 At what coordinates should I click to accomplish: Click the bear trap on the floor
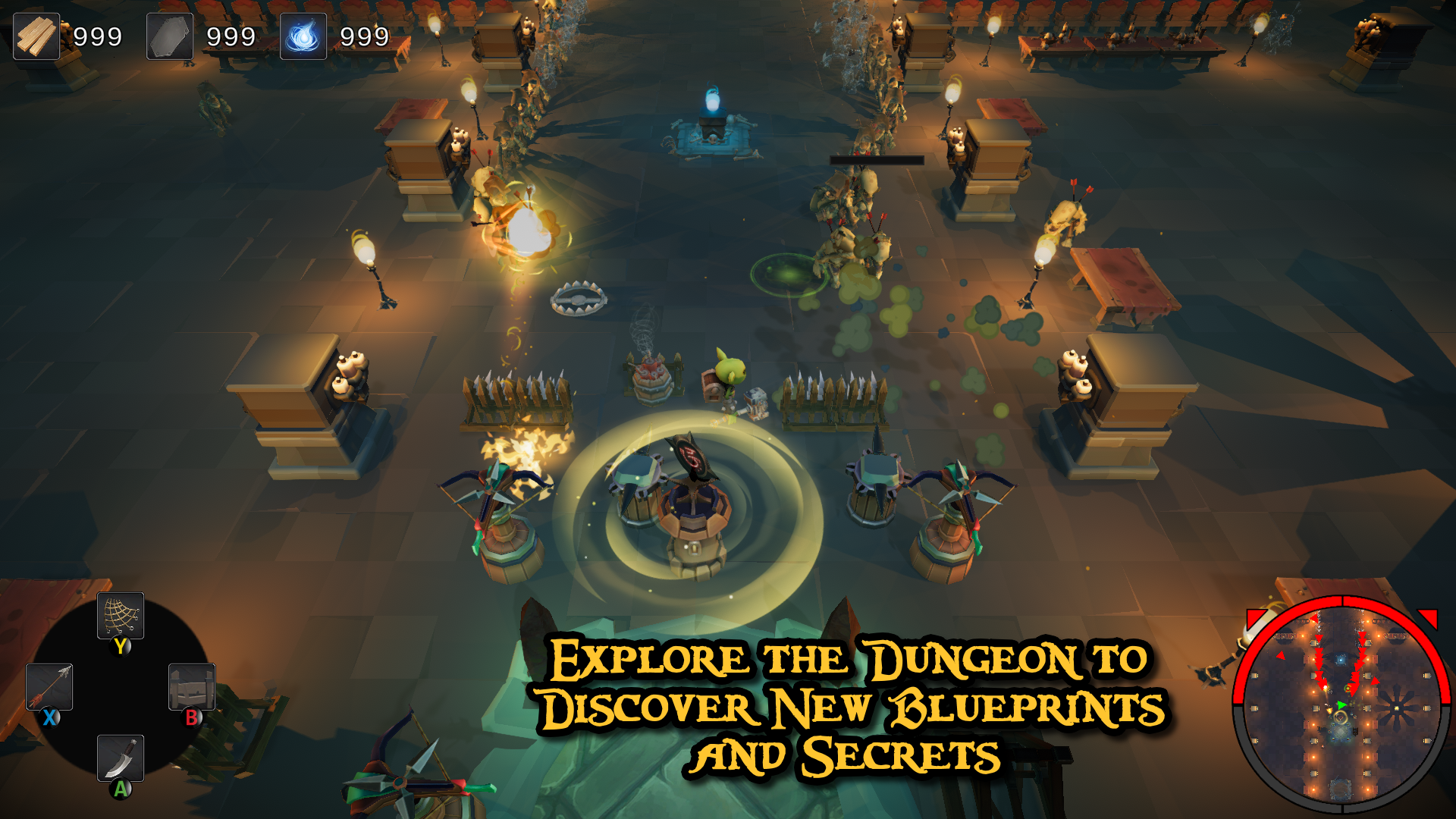pos(578,300)
